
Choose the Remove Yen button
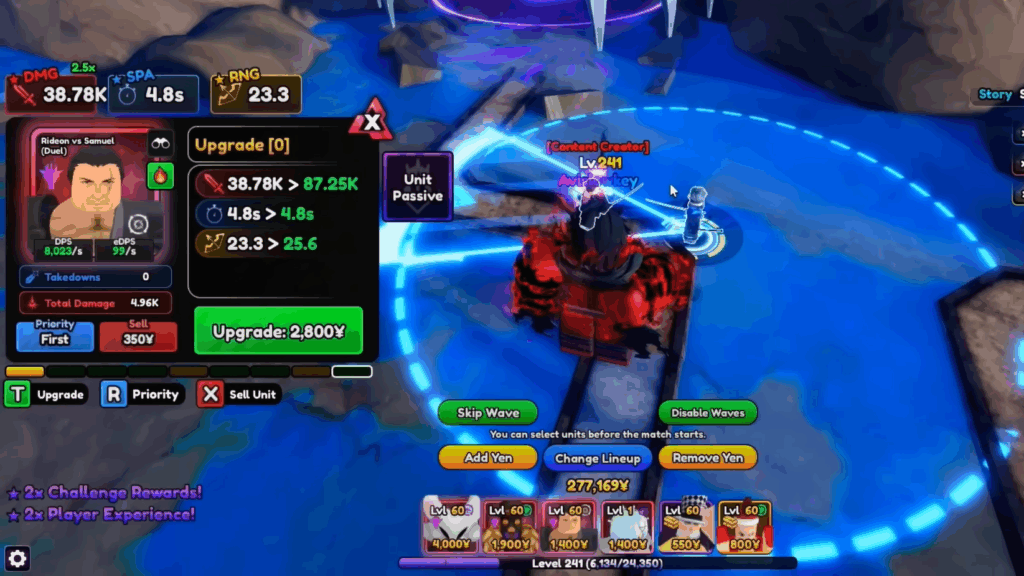[x=707, y=457]
